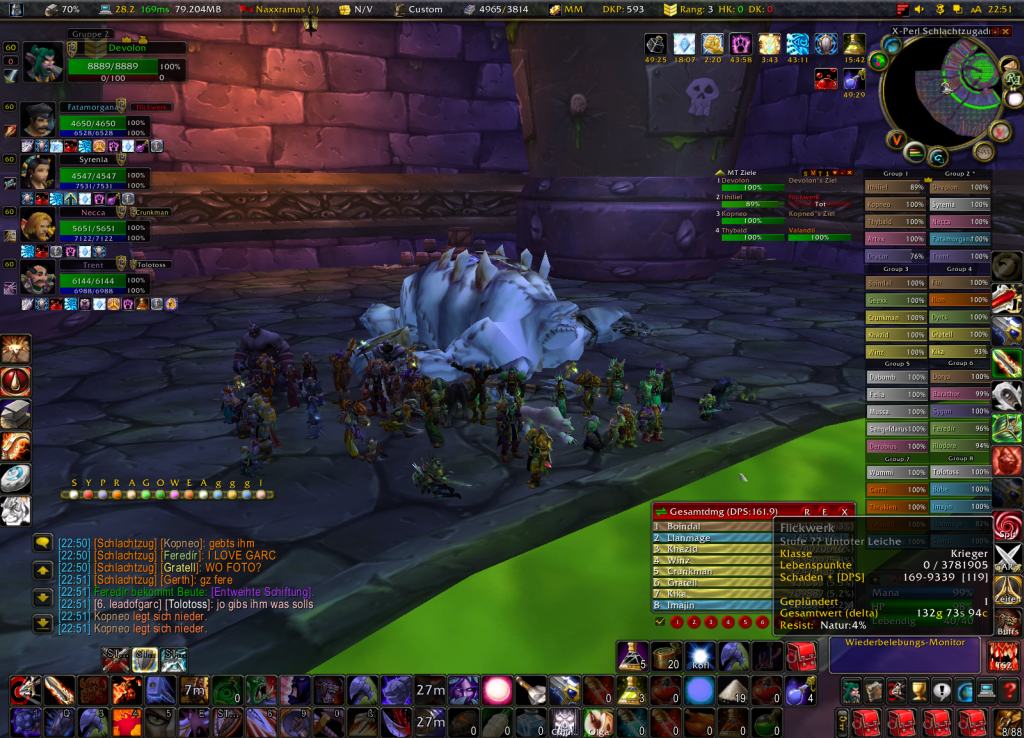This screenshot has height=738, width=1024.
Task: Reset the damage meter using R button
Action: tap(808, 511)
